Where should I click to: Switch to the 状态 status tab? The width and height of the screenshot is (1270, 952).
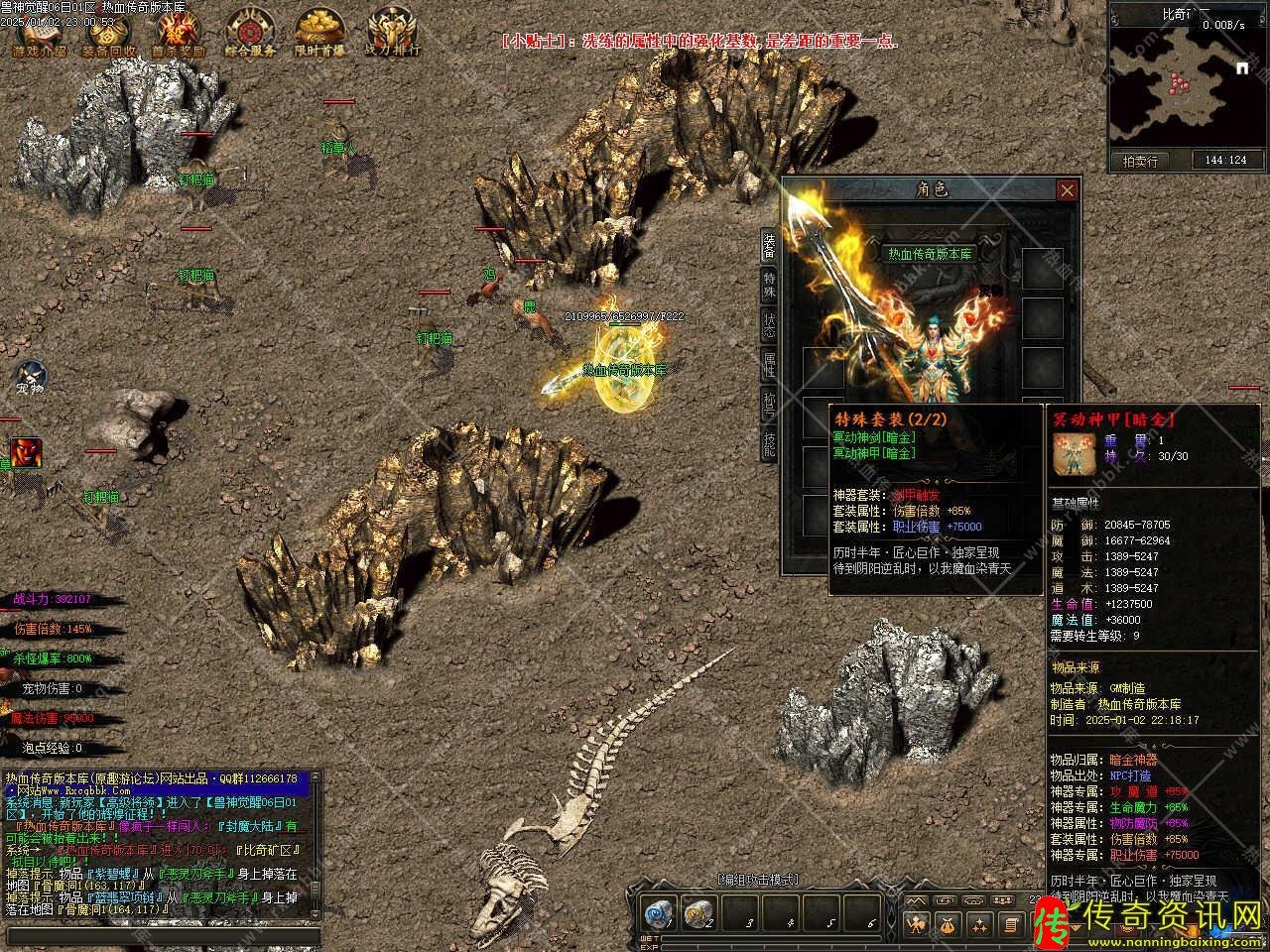(769, 325)
